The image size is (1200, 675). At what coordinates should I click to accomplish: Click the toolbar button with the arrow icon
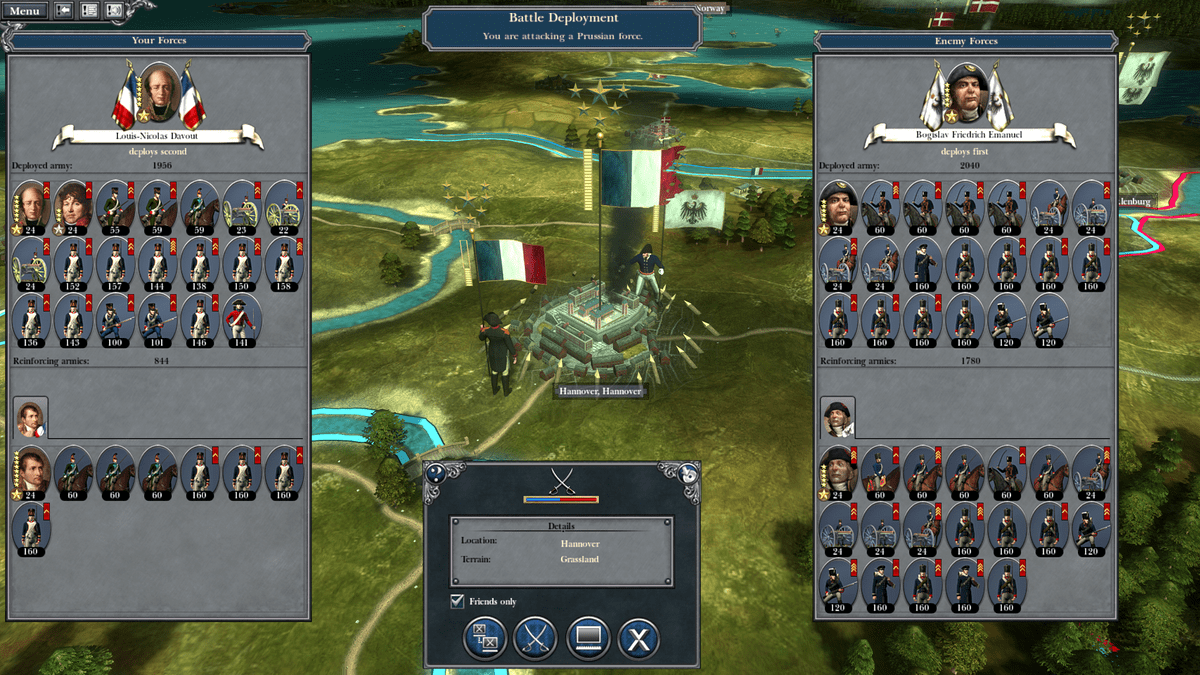click(x=64, y=11)
